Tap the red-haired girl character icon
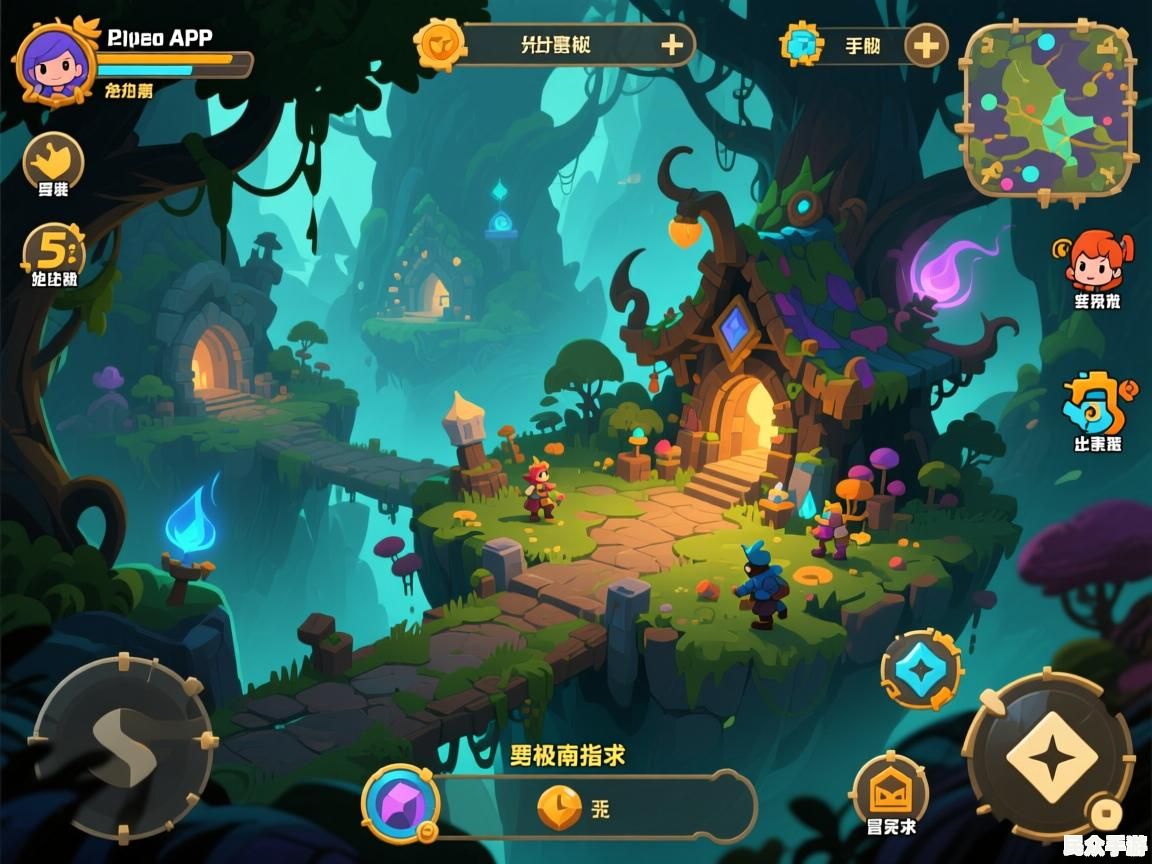 tap(1096, 261)
